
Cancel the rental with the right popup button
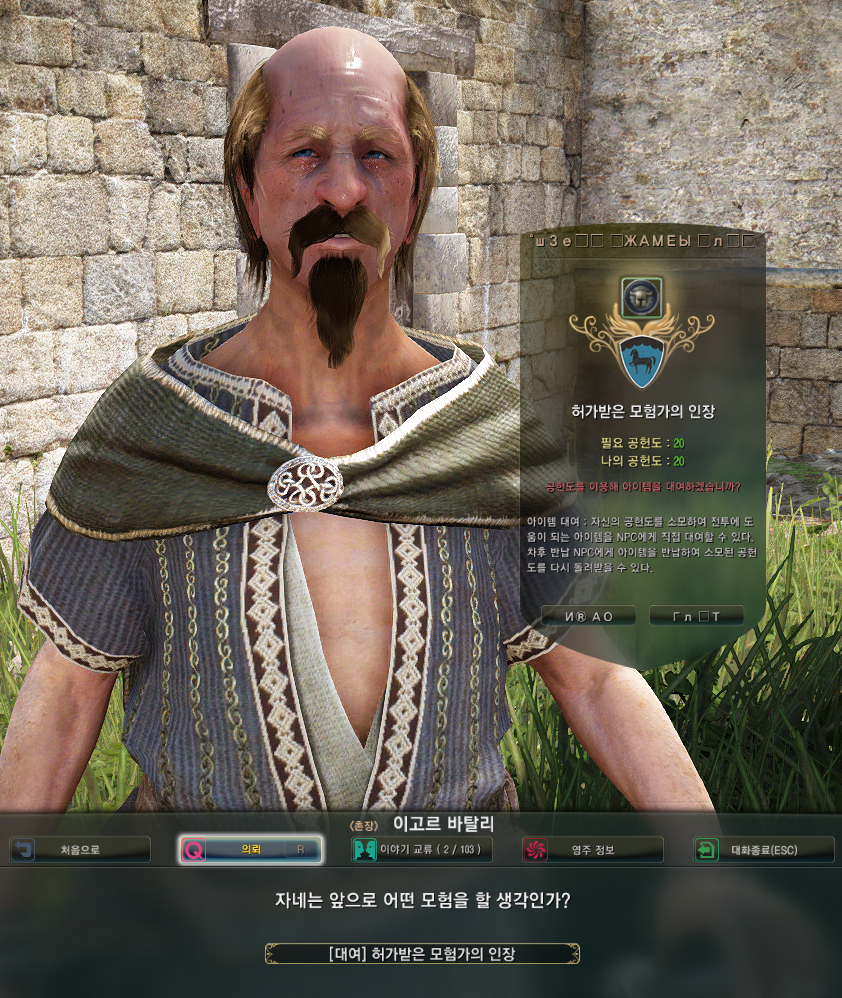tap(696, 616)
